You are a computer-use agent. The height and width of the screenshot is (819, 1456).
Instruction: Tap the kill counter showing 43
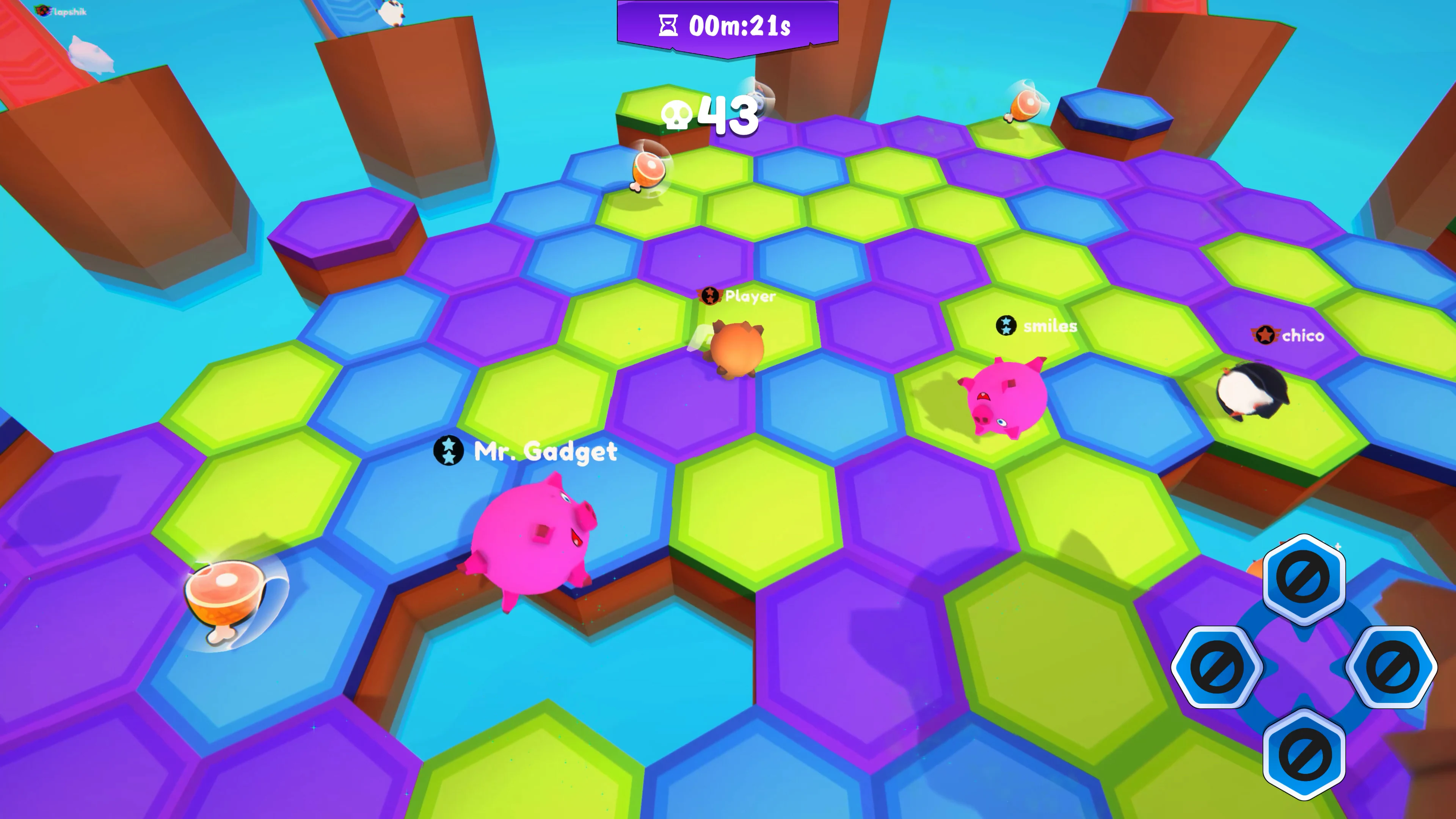tap(726, 115)
